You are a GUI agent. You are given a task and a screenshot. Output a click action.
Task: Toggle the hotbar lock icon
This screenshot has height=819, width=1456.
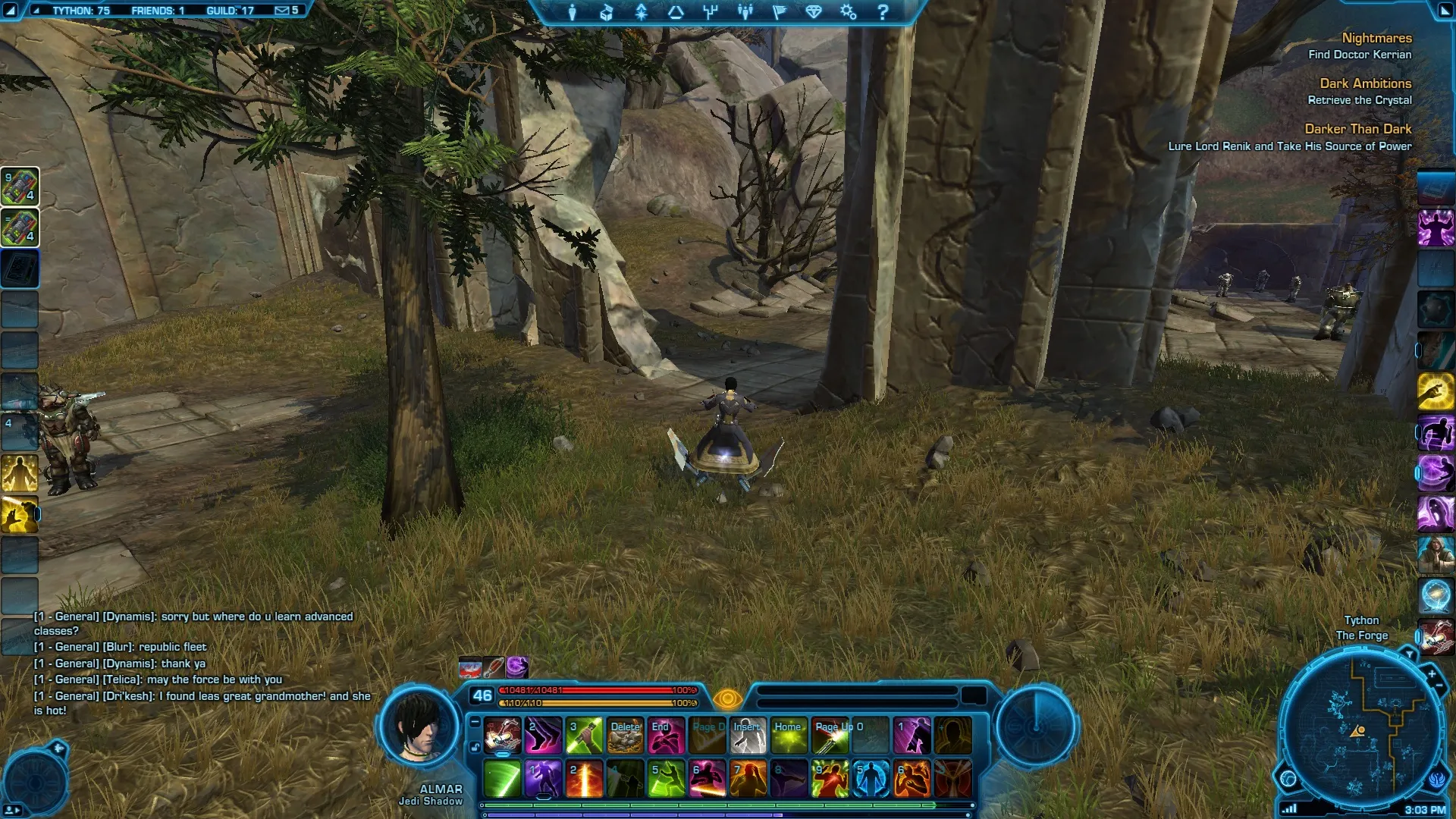(475, 747)
